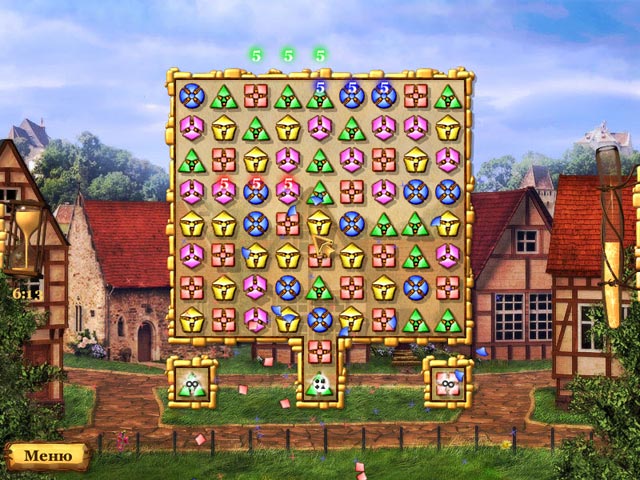
Task: Click the framed green triangle with white dotted top
Action: pos(319,383)
